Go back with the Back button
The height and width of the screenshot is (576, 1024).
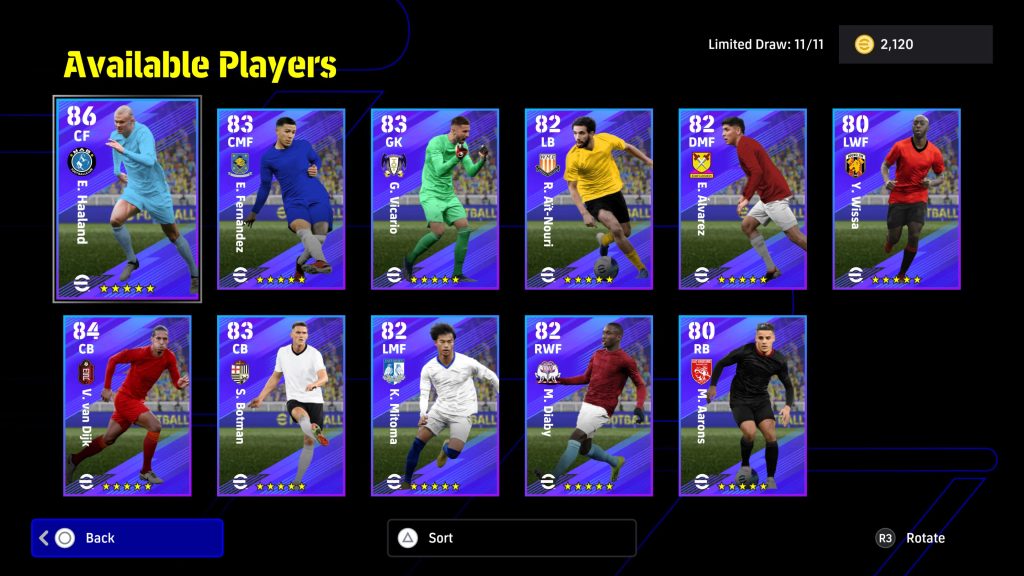tap(127, 538)
